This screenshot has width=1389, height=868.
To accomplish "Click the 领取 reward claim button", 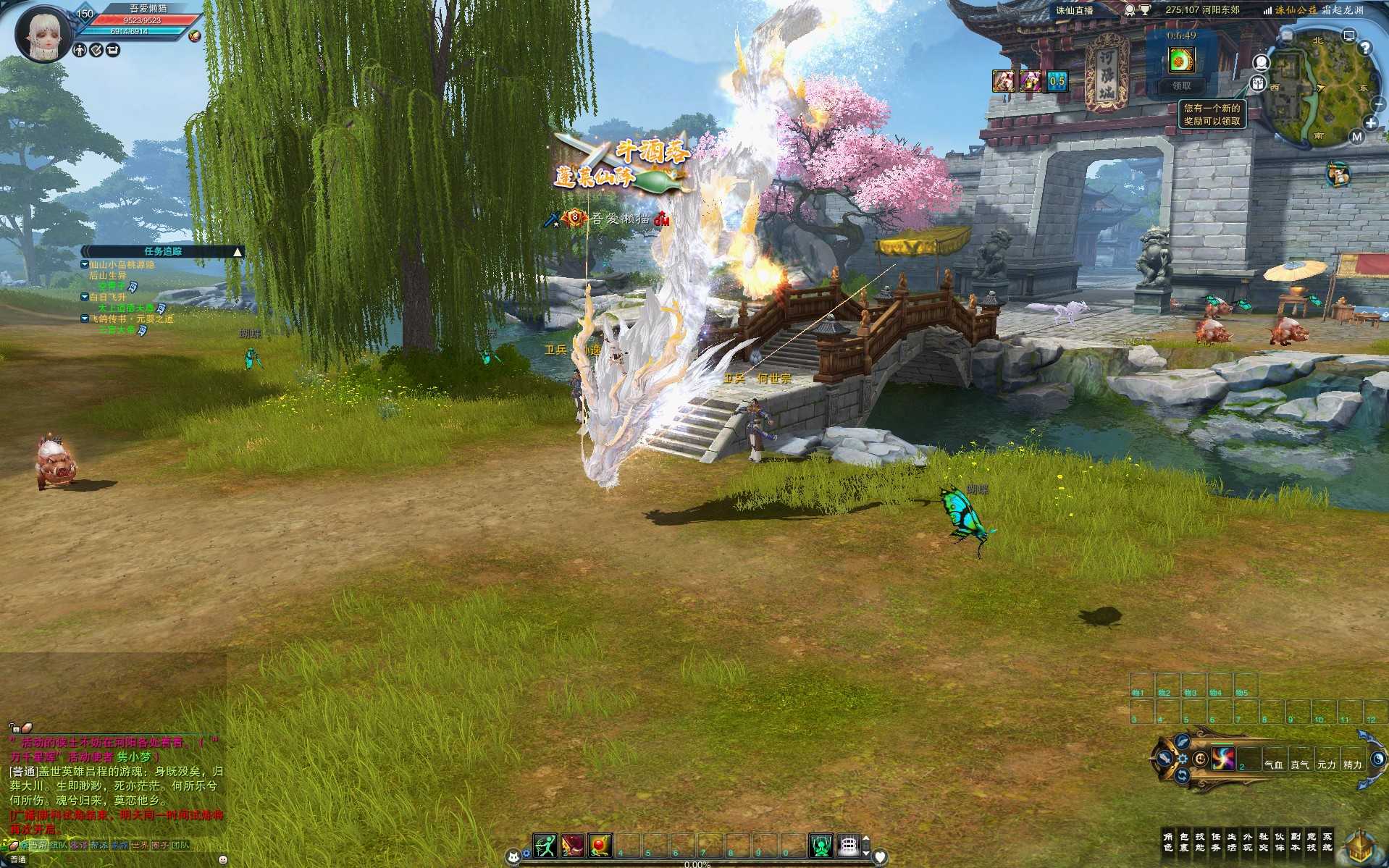I will (x=1181, y=85).
